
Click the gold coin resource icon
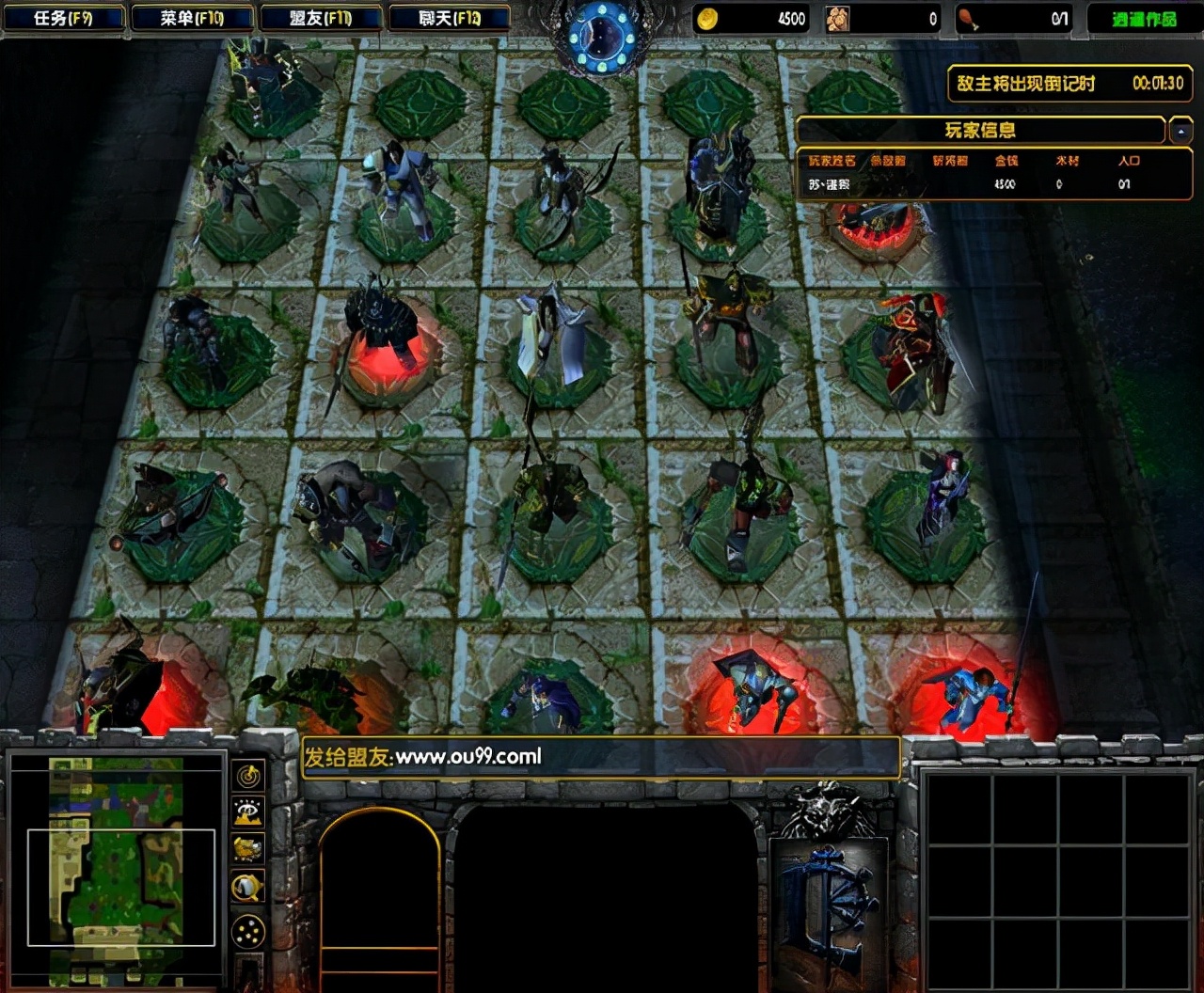point(707,20)
